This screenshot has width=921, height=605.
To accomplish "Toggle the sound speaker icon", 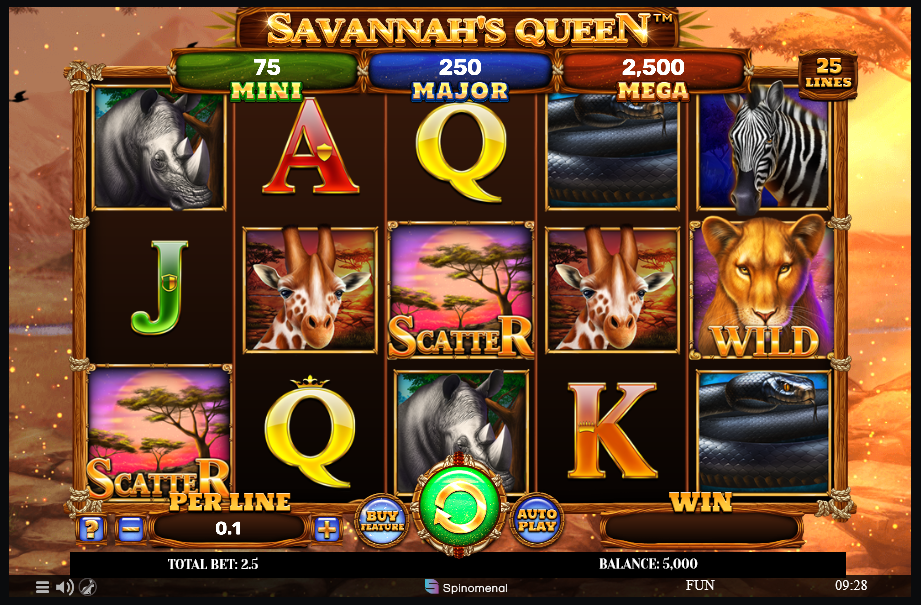I will [x=64, y=587].
